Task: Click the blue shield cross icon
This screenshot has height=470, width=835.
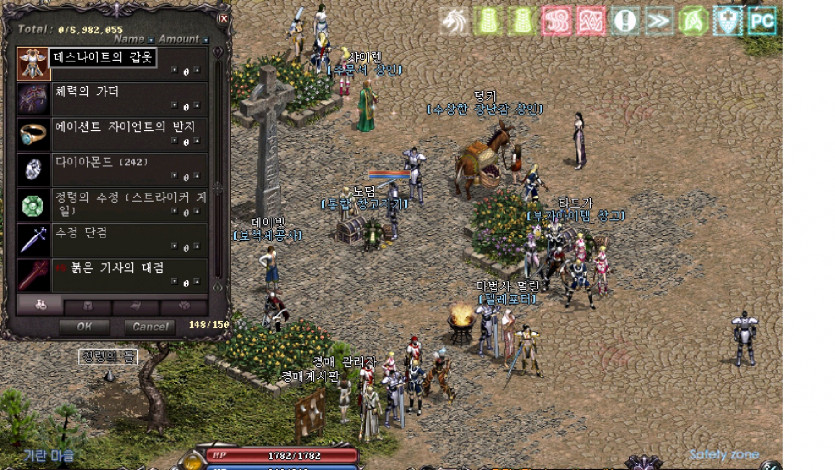Action: coord(728,20)
